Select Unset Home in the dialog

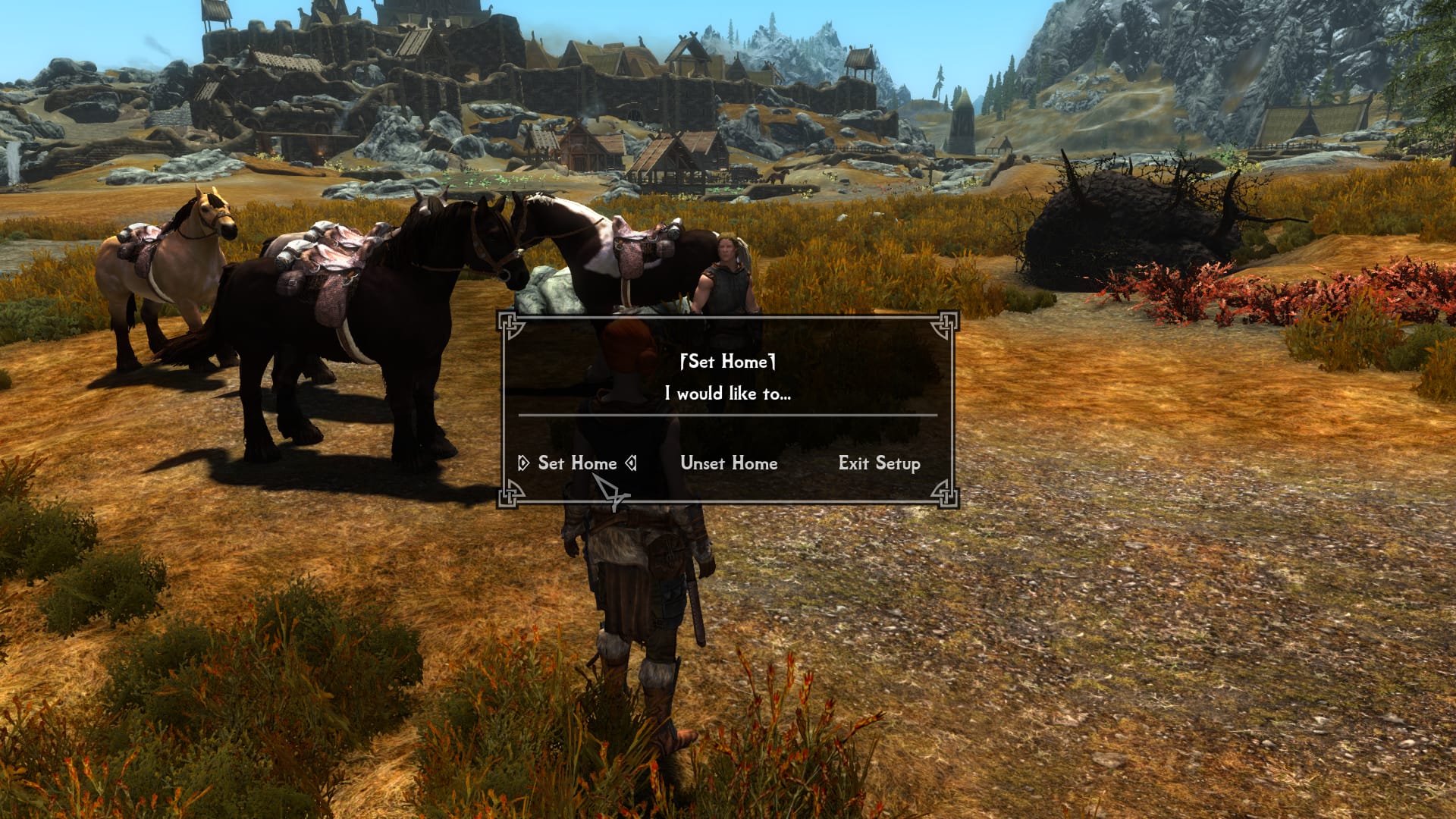[x=729, y=463]
